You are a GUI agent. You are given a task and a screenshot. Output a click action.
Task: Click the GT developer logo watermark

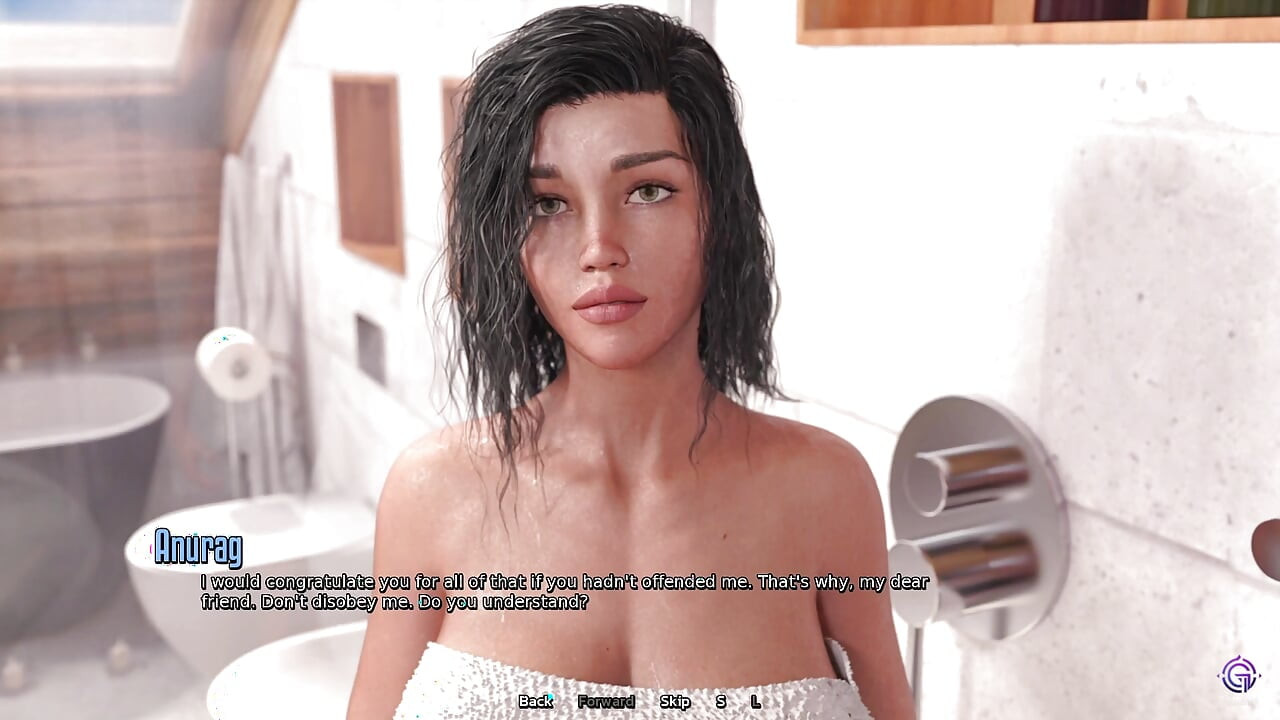(1238, 676)
